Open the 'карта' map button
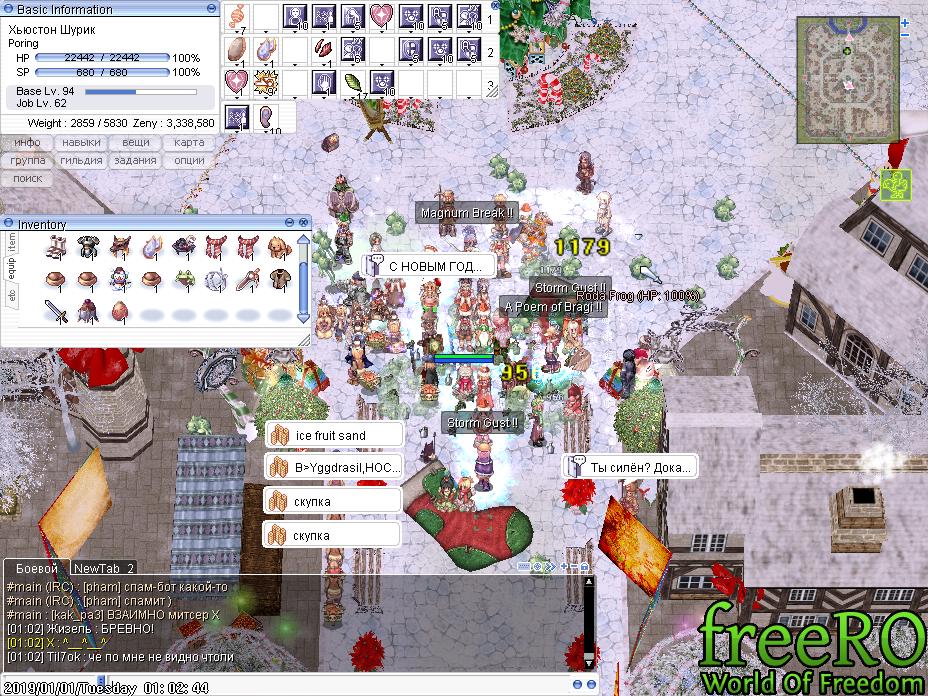Viewport: 928px width, 696px height. (189, 143)
